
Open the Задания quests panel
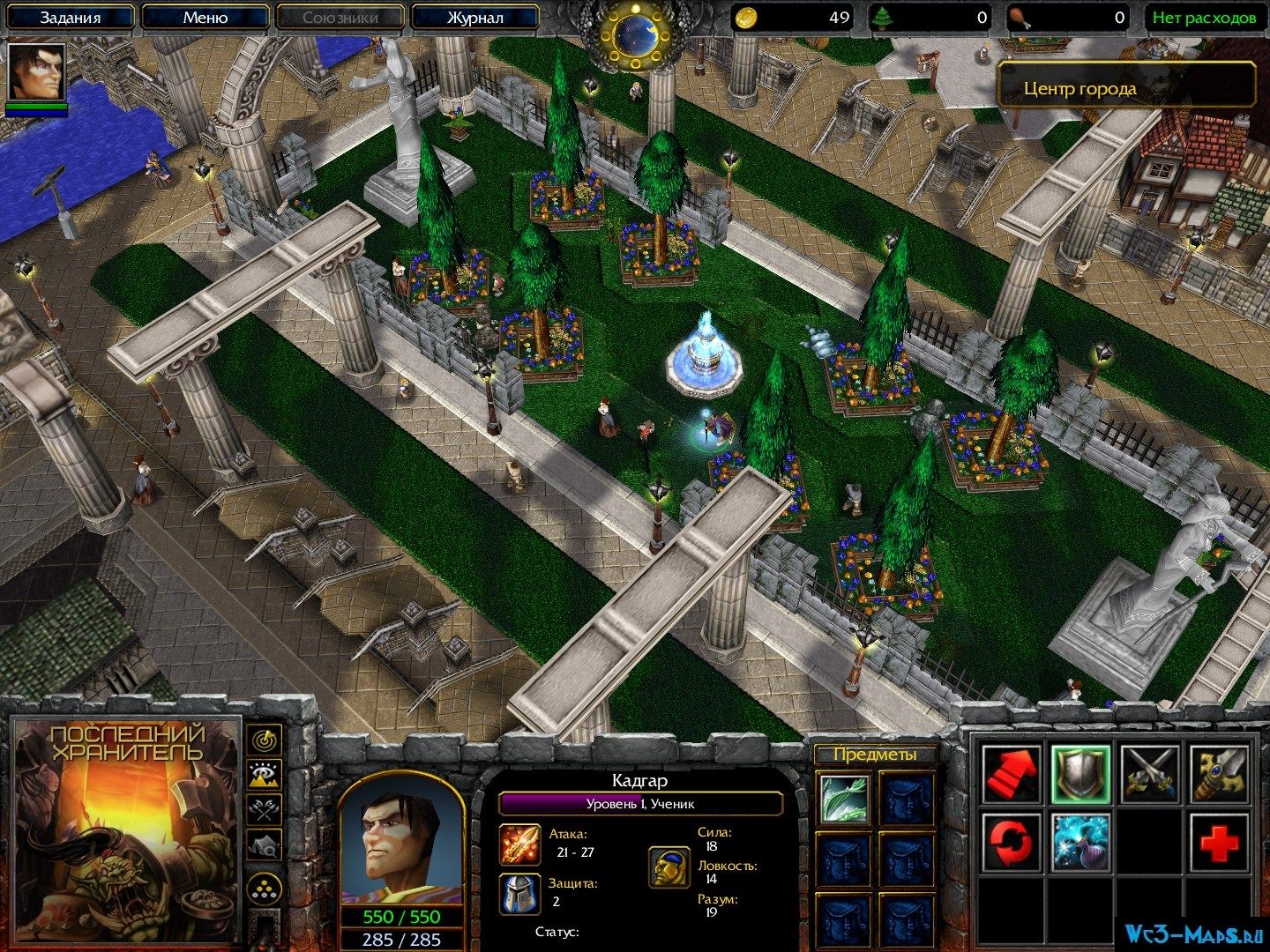coord(70,18)
